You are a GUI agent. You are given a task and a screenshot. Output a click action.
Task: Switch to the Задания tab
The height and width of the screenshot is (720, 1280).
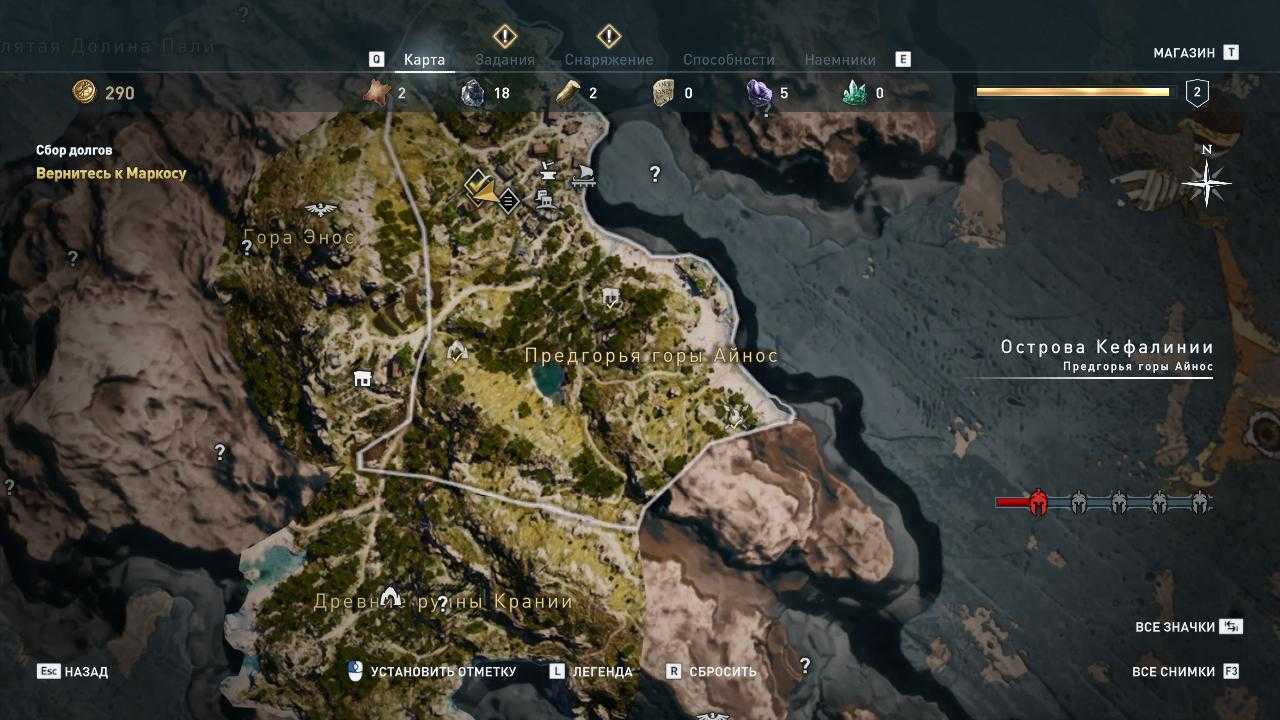click(x=505, y=59)
